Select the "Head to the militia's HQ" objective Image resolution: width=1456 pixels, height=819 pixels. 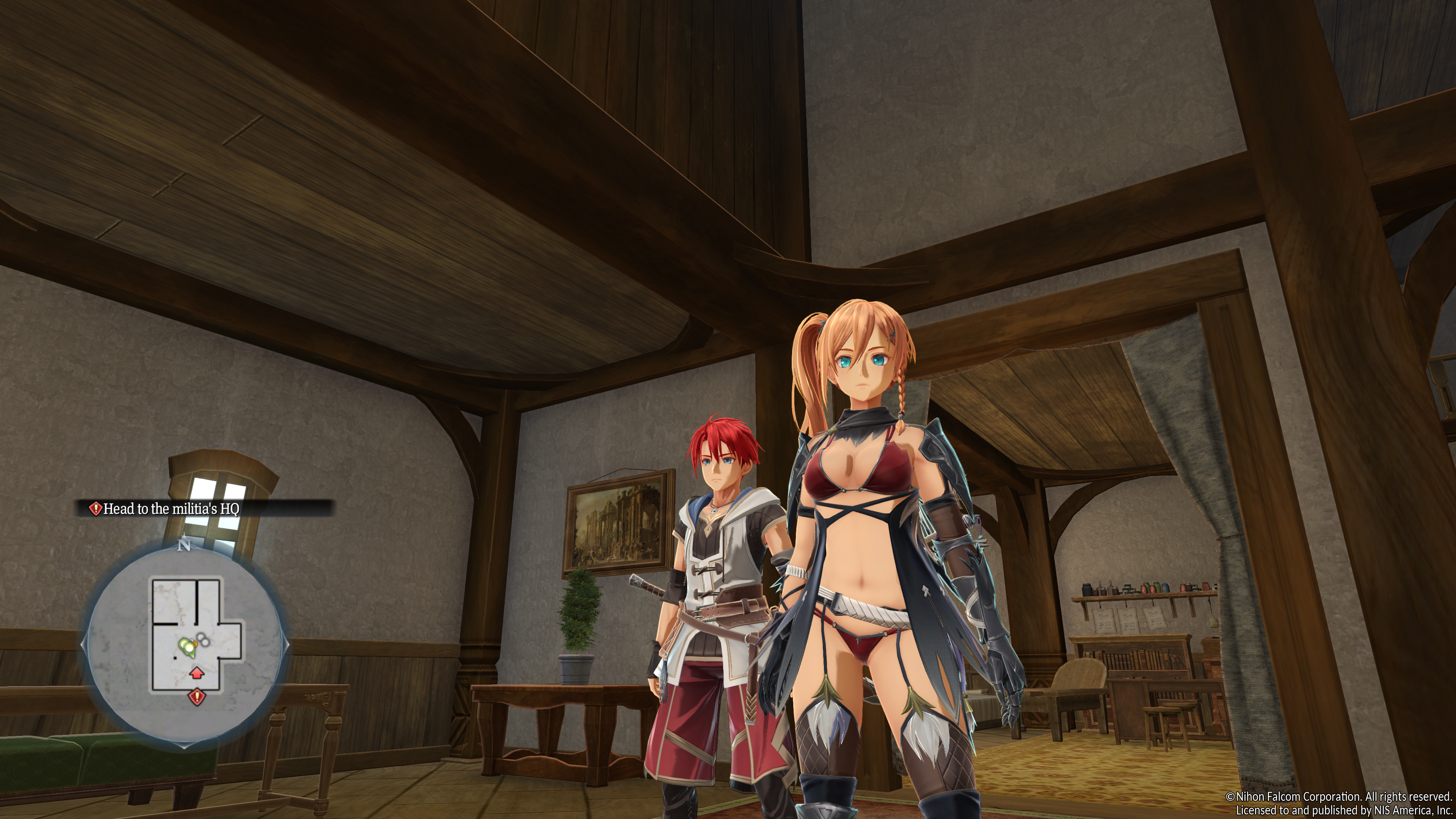[x=172, y=509]
